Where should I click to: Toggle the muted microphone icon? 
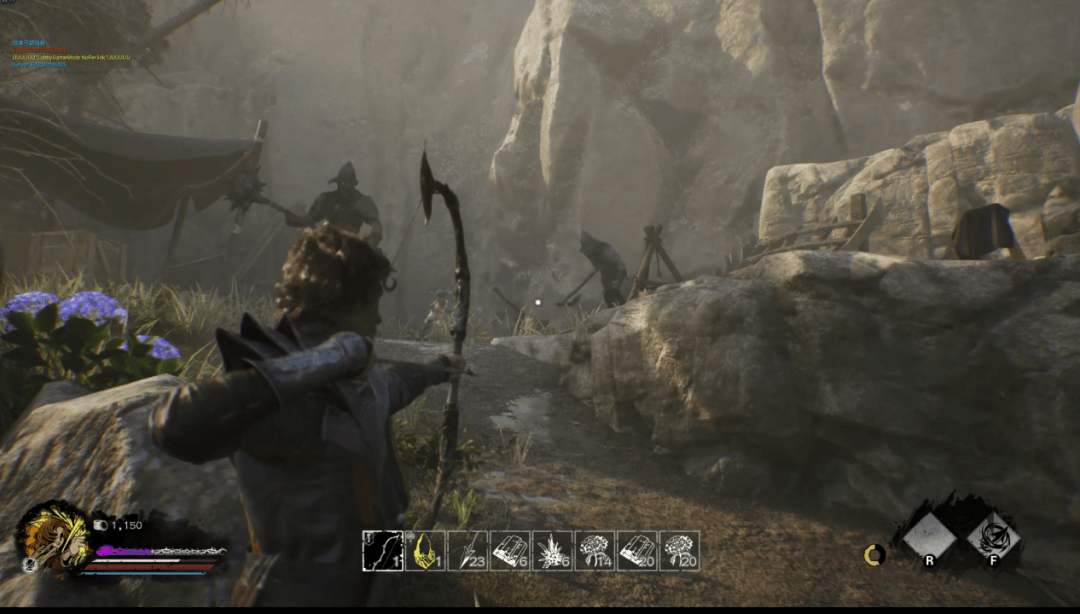click(28, 565)
